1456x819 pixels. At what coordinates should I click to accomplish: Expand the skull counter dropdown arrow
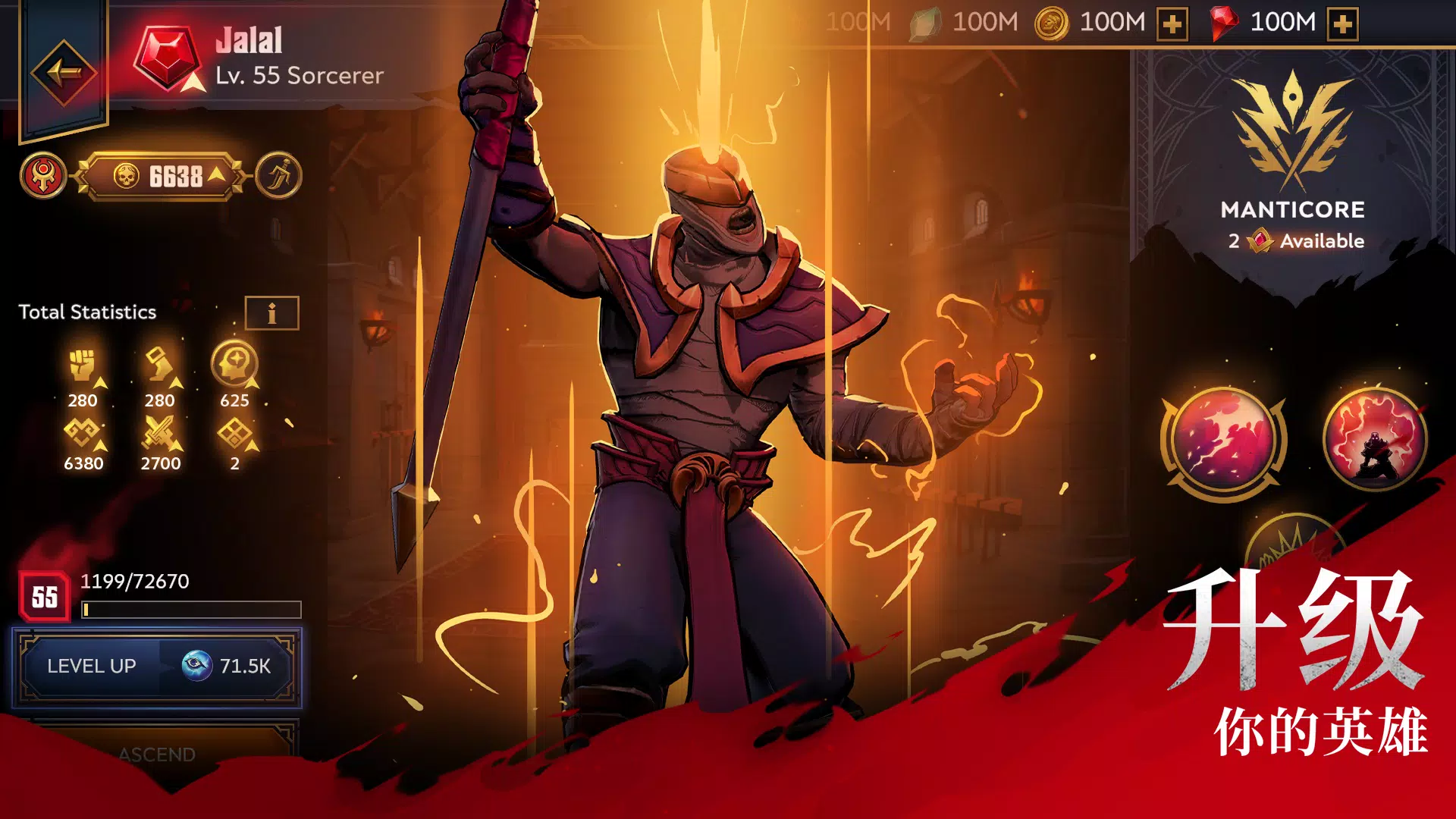216,174
